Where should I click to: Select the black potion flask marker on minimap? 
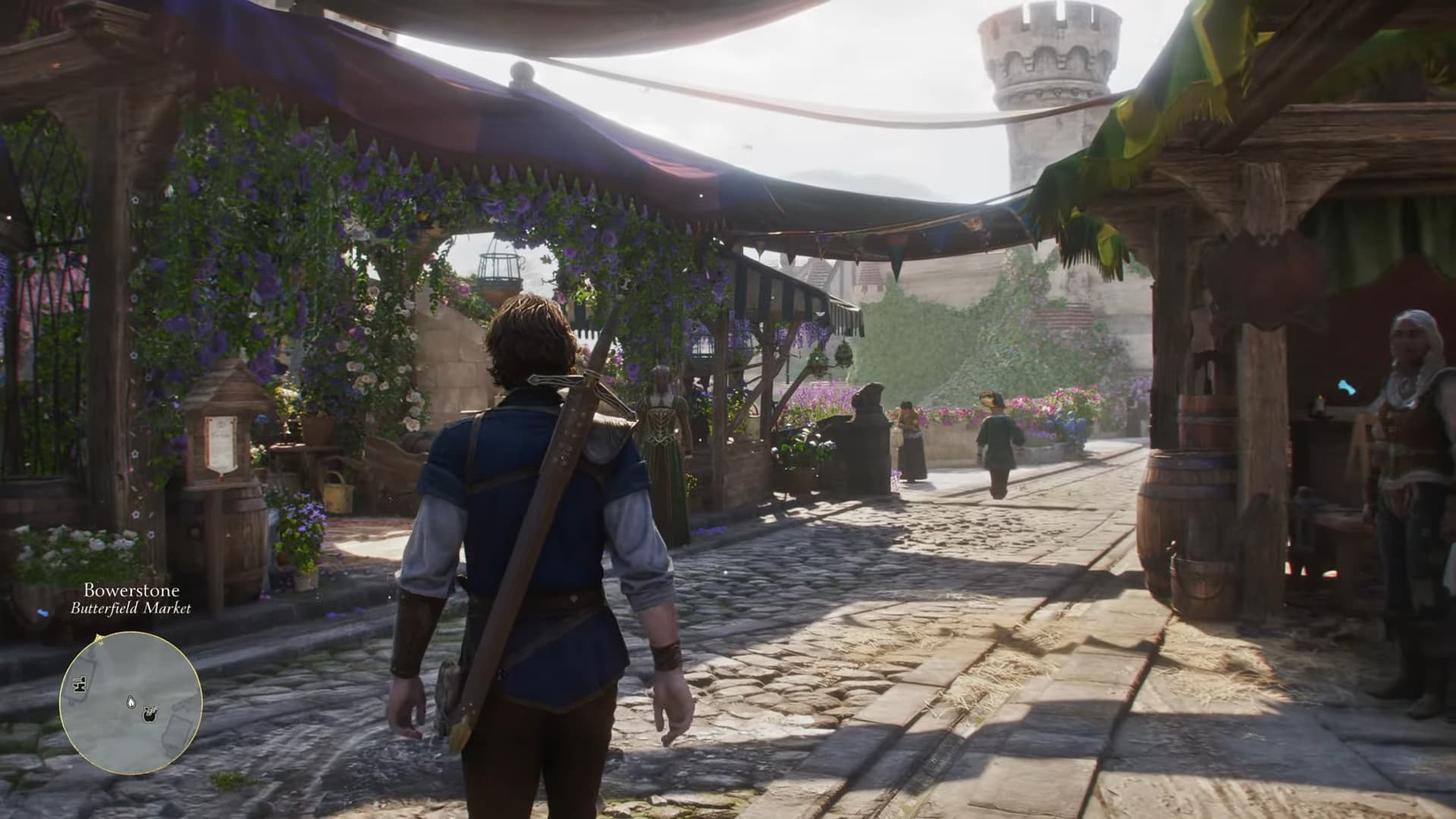click(x=150, y=712)
